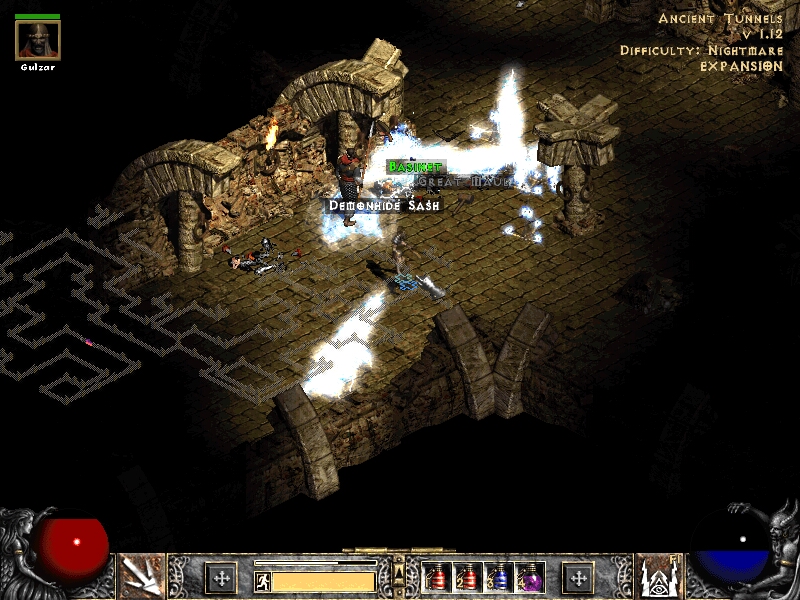Open the right-click eye-and-spires skill selector

[658, 577]
